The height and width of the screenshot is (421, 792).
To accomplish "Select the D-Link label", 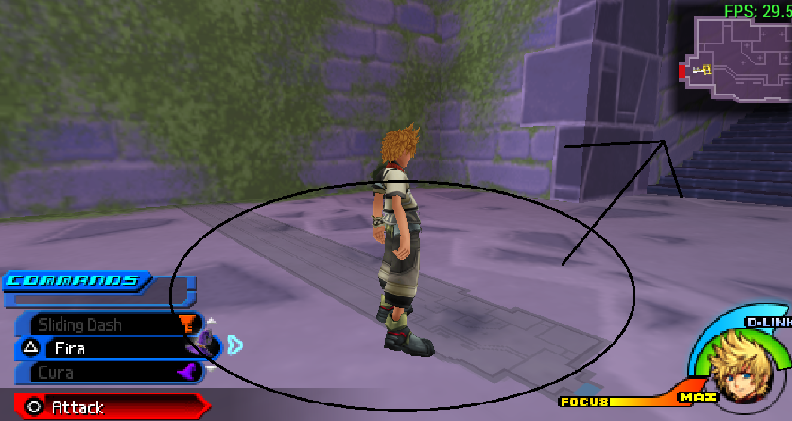I will click(768, 322).
